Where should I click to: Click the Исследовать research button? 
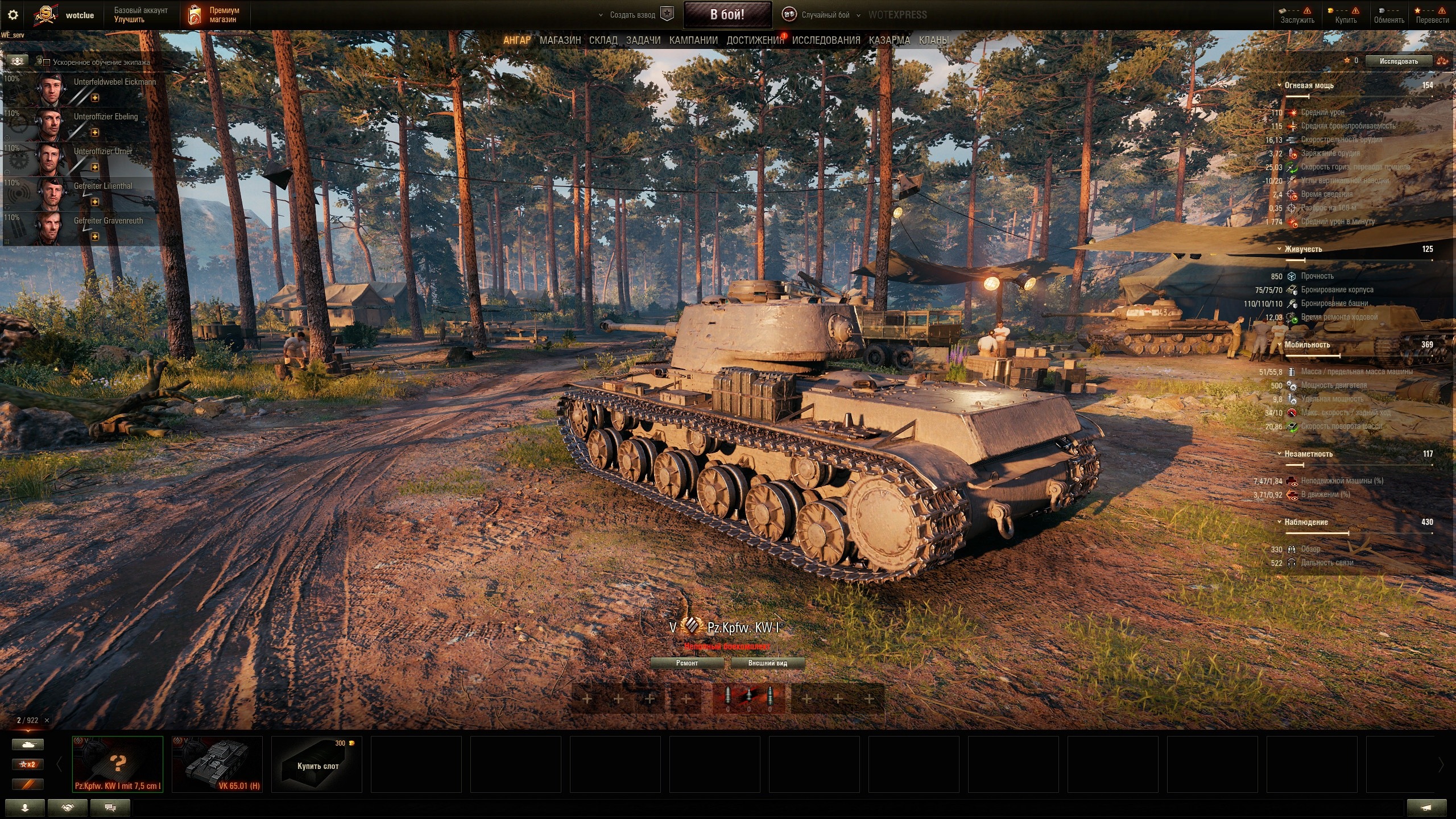1398,61
